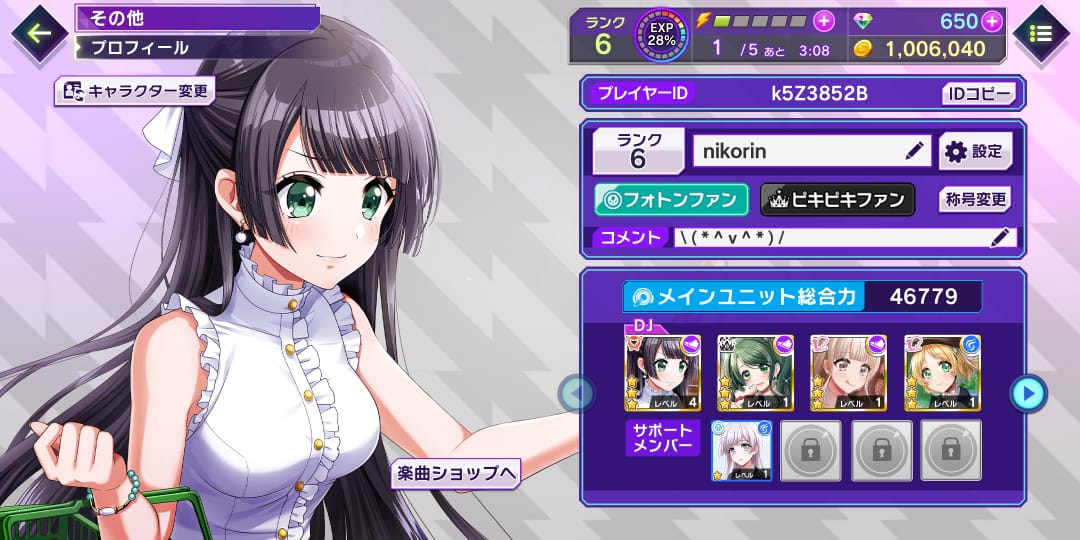Viewport: 1080px width, 540px height.
Task: Go to the 楽曲ショップへ music shop
Action: tap(456, 473)
